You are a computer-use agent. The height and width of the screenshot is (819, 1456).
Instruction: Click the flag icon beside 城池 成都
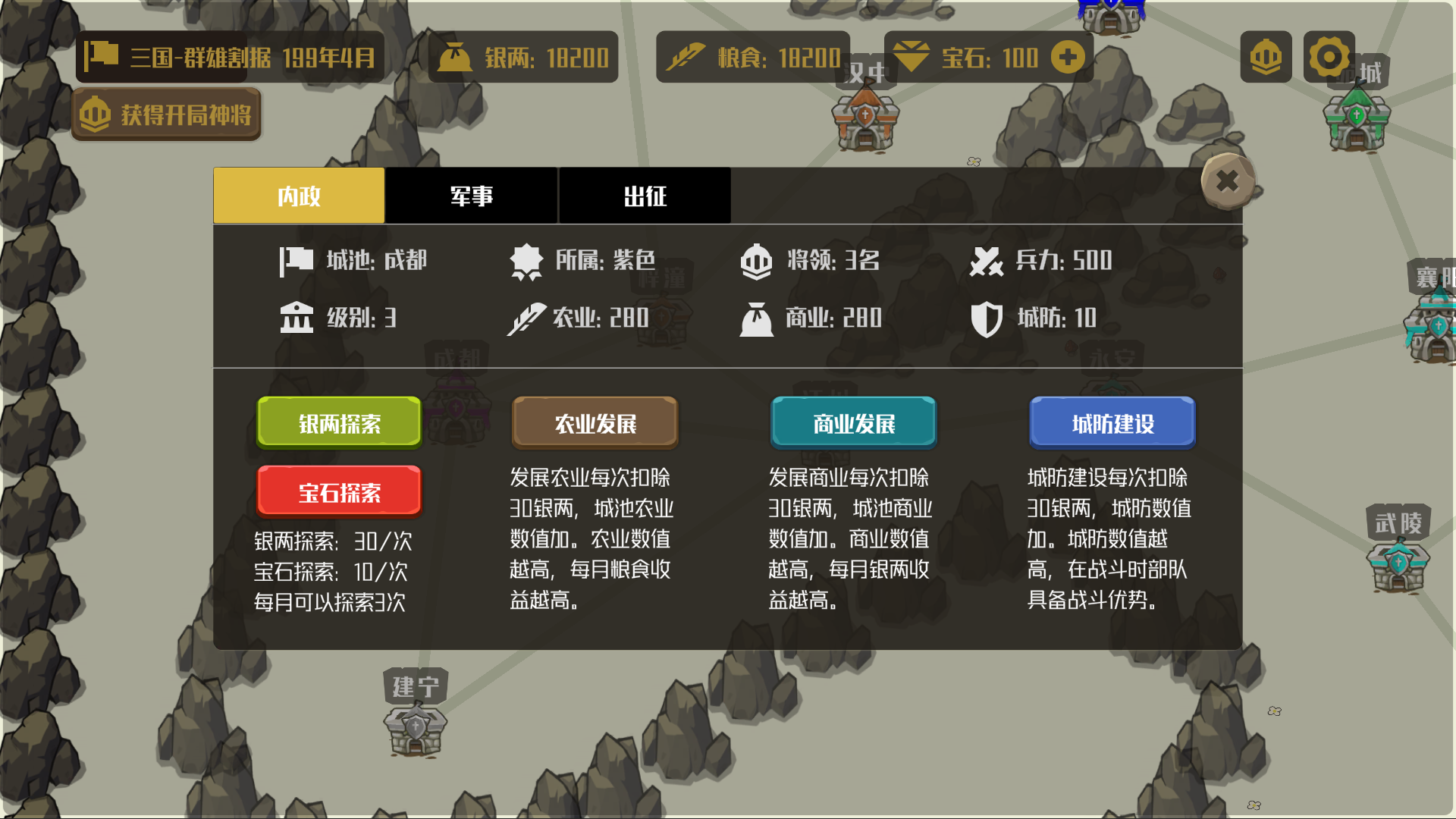[x=297, y=260]
